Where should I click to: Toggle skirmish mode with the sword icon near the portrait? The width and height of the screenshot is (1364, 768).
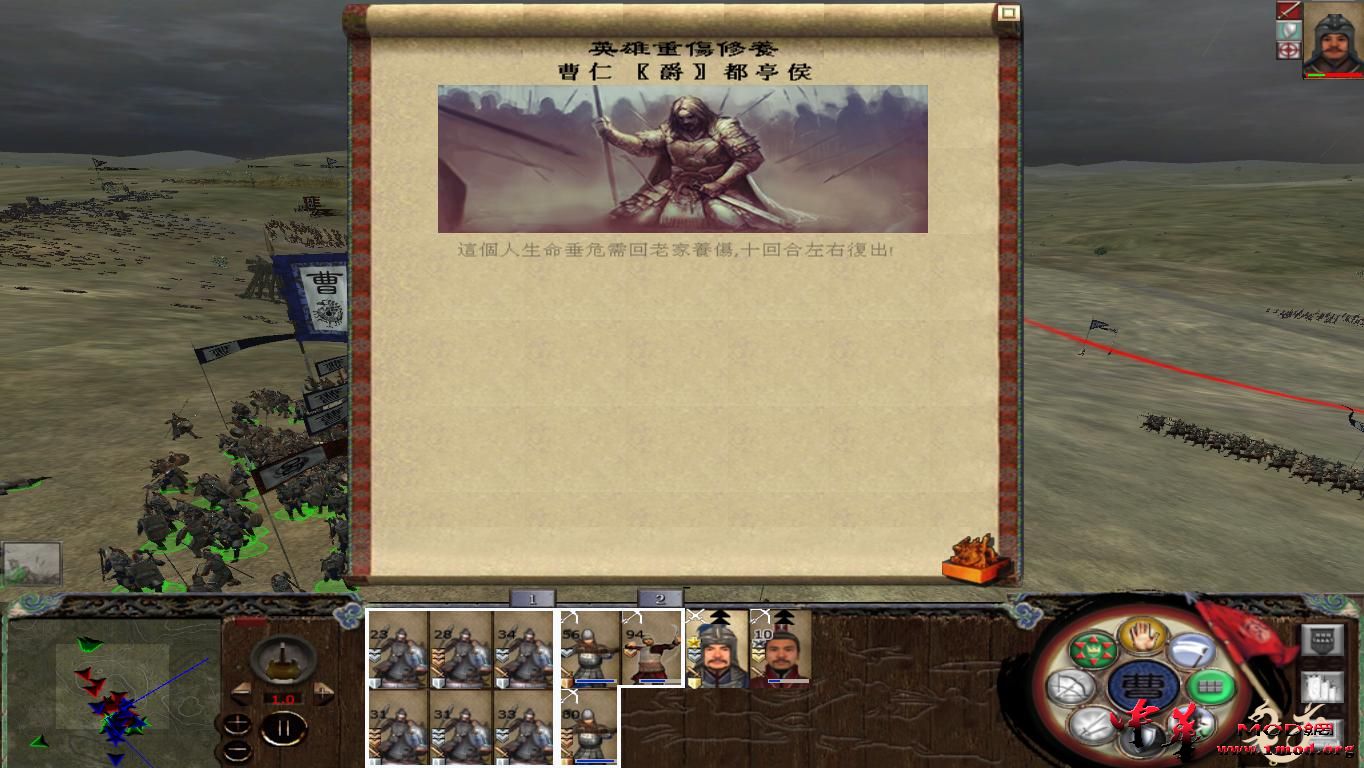click(1289, 11)
